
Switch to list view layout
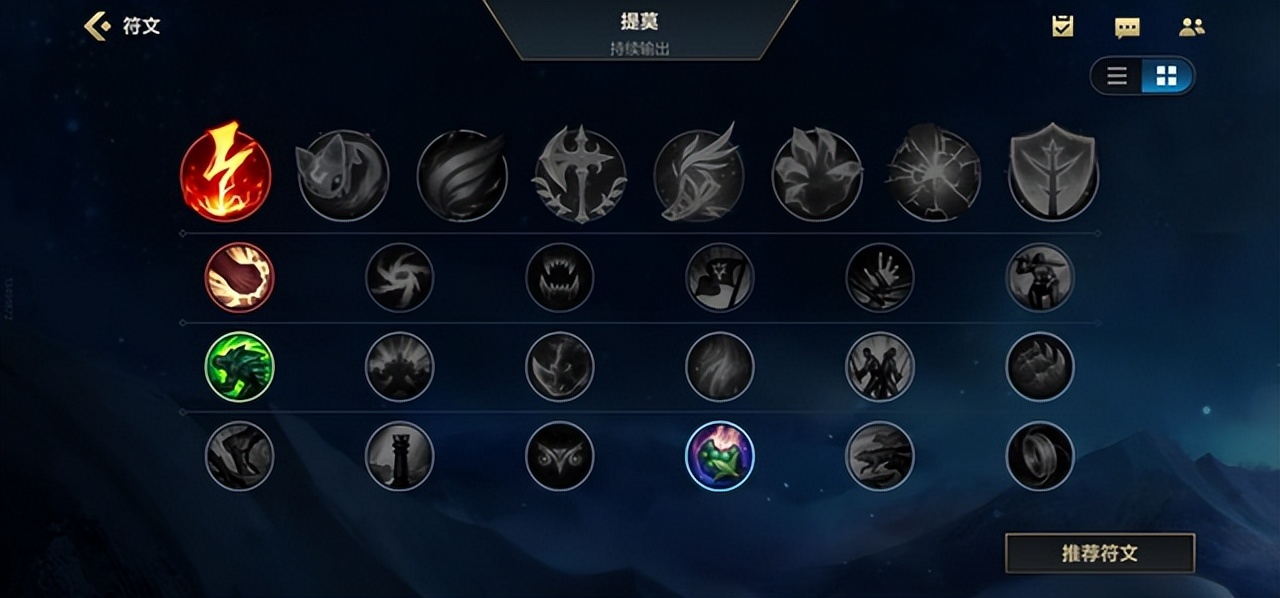tap(1117, 76)
